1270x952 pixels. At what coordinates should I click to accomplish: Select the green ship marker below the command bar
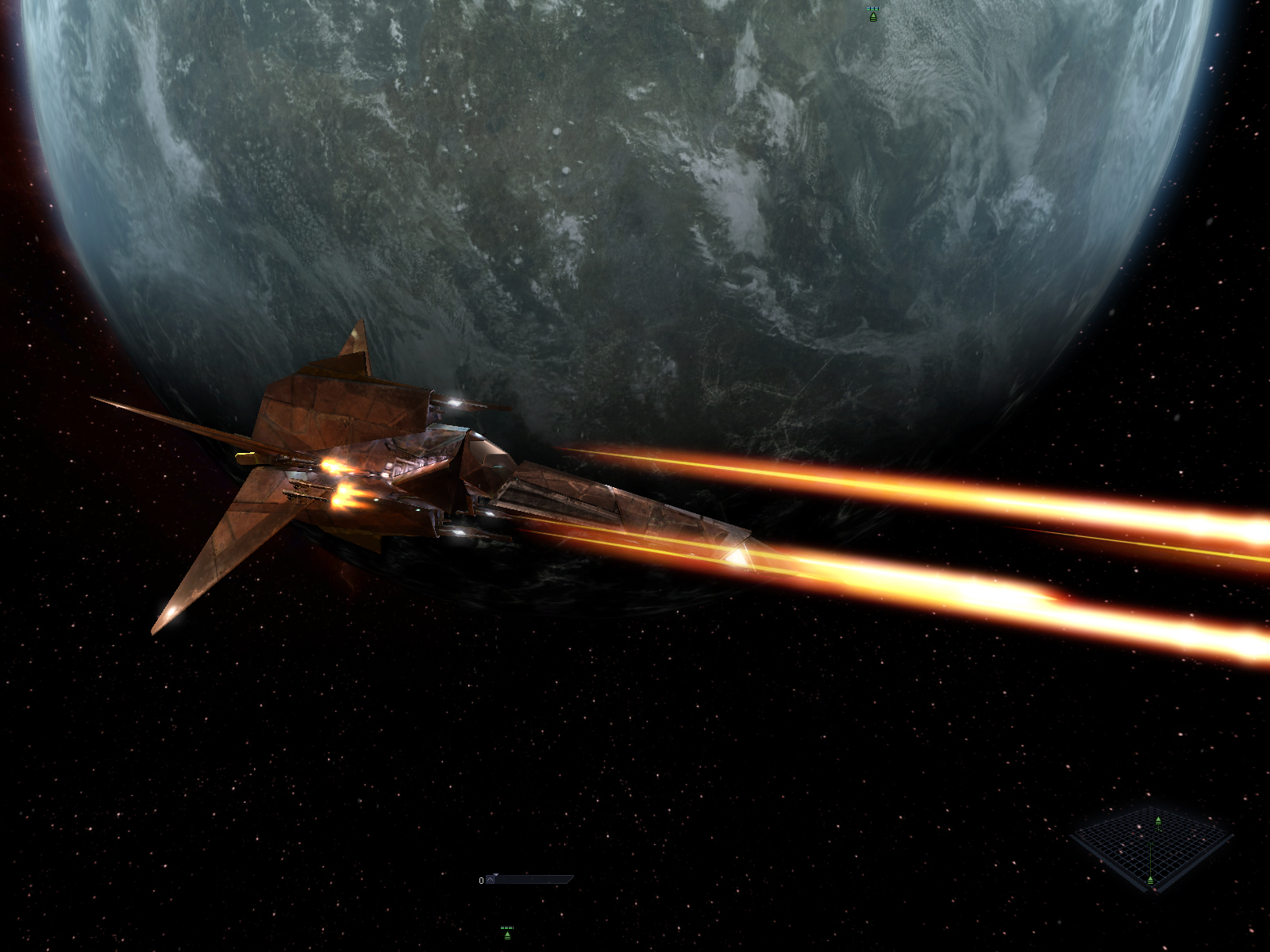tap(507, 934)
